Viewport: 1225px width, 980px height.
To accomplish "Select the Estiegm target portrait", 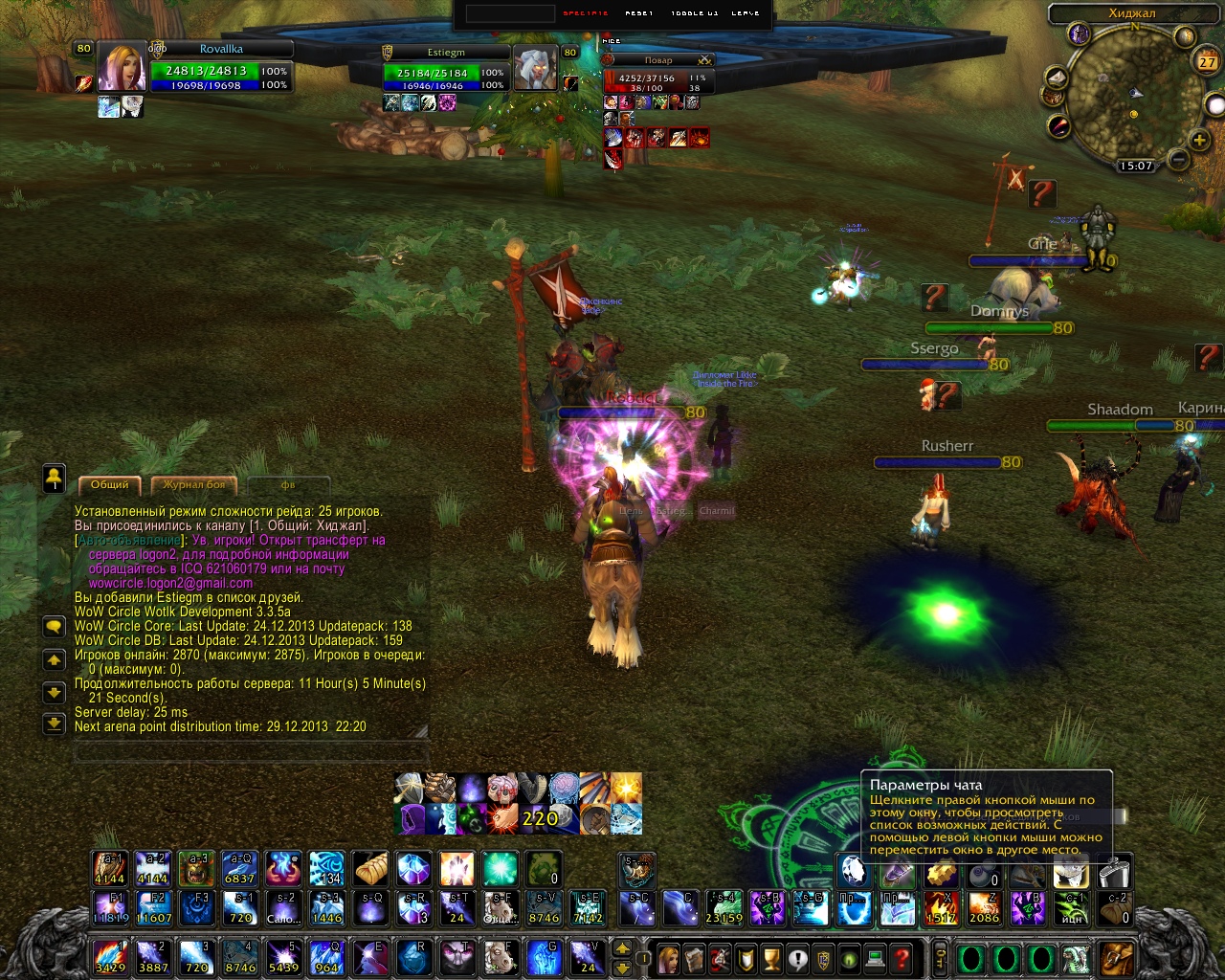I will point(535,69).
